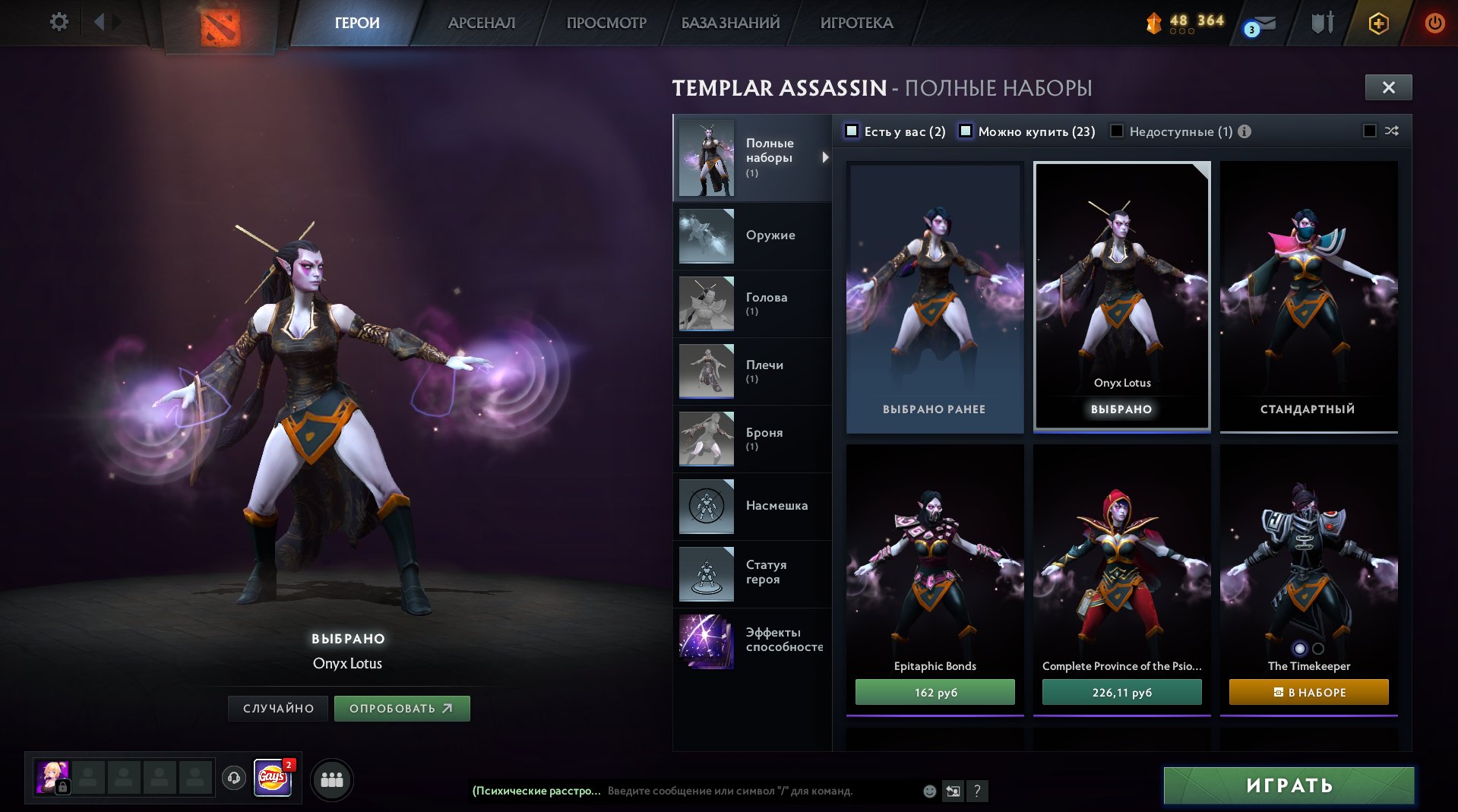Open the Просмотр tab

pyautogui.click(x=606, y=23)
